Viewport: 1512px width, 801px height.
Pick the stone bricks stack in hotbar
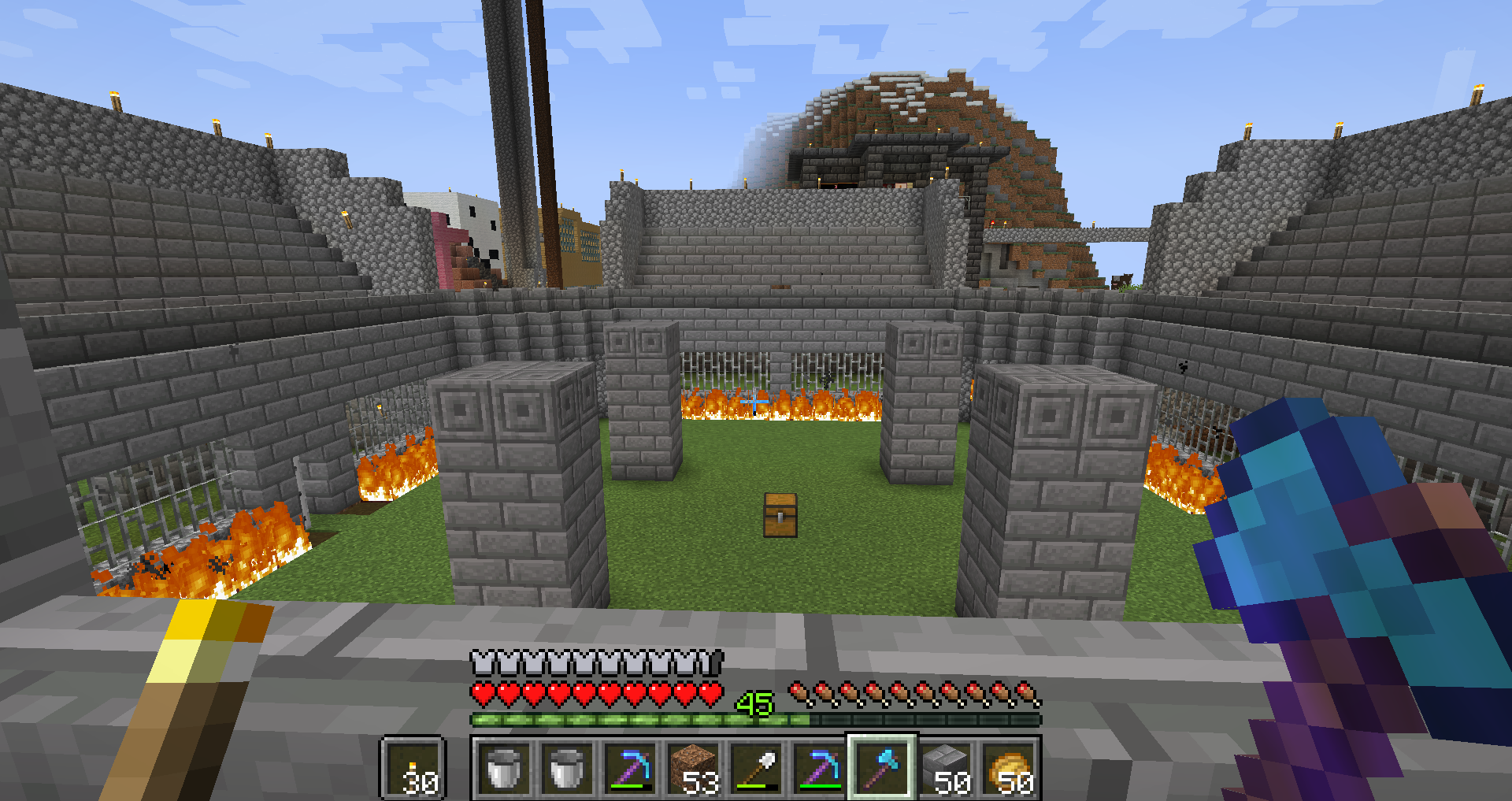[x=945, y=769]
